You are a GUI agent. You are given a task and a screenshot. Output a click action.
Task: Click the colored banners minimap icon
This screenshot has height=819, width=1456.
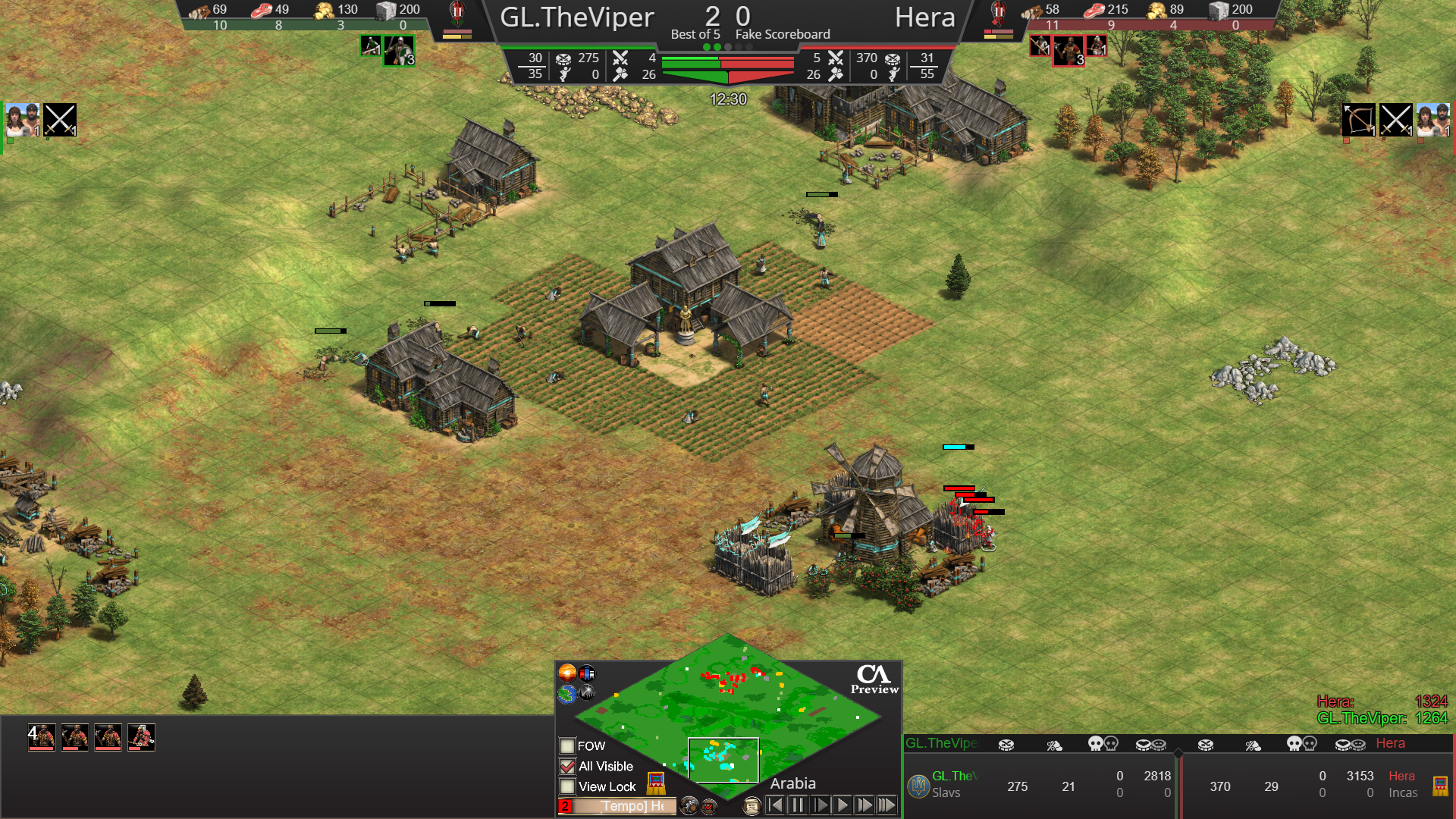tap(588, 673)
